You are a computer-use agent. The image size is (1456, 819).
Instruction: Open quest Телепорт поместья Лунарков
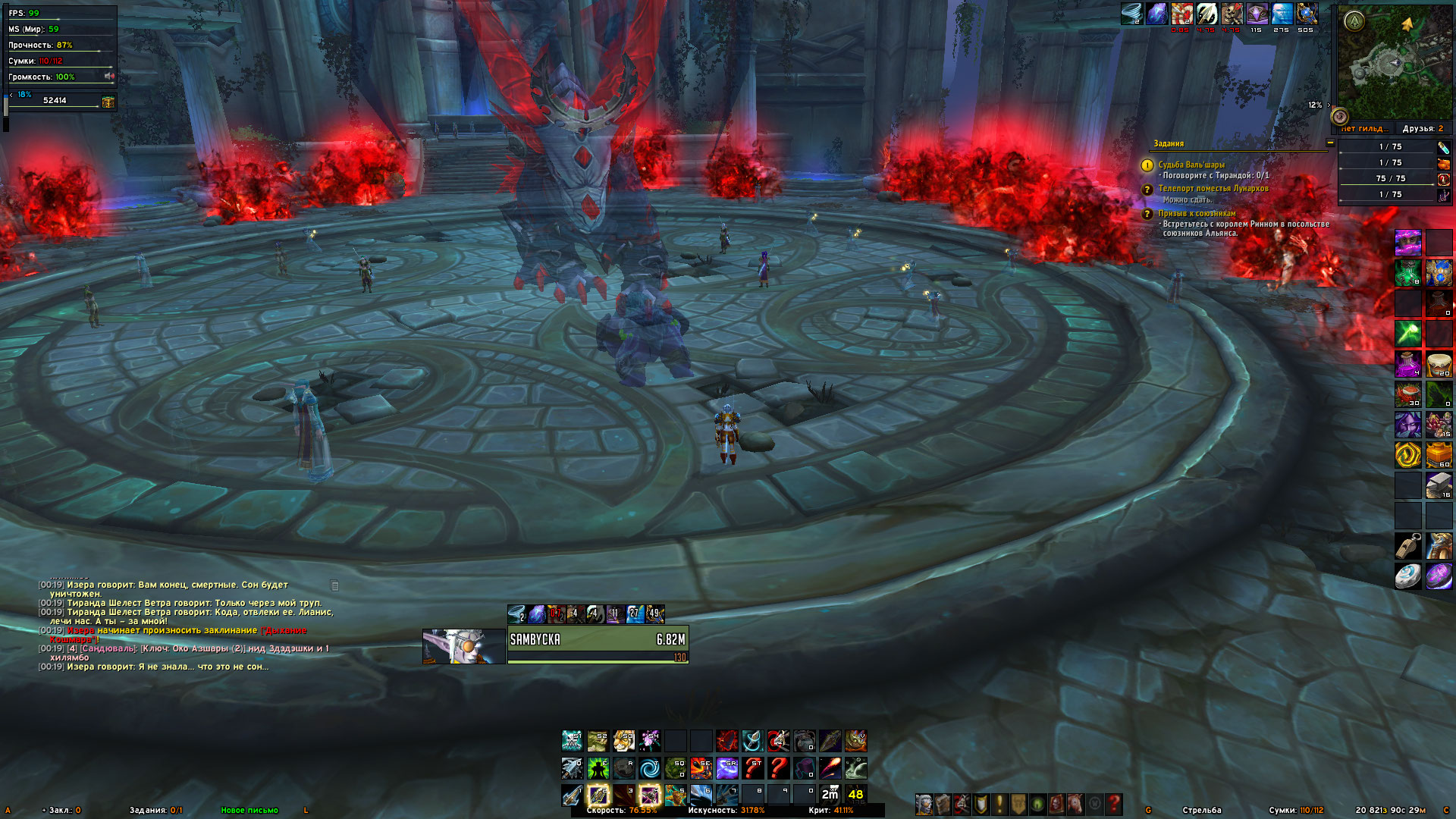click(x=1213, y=188)
